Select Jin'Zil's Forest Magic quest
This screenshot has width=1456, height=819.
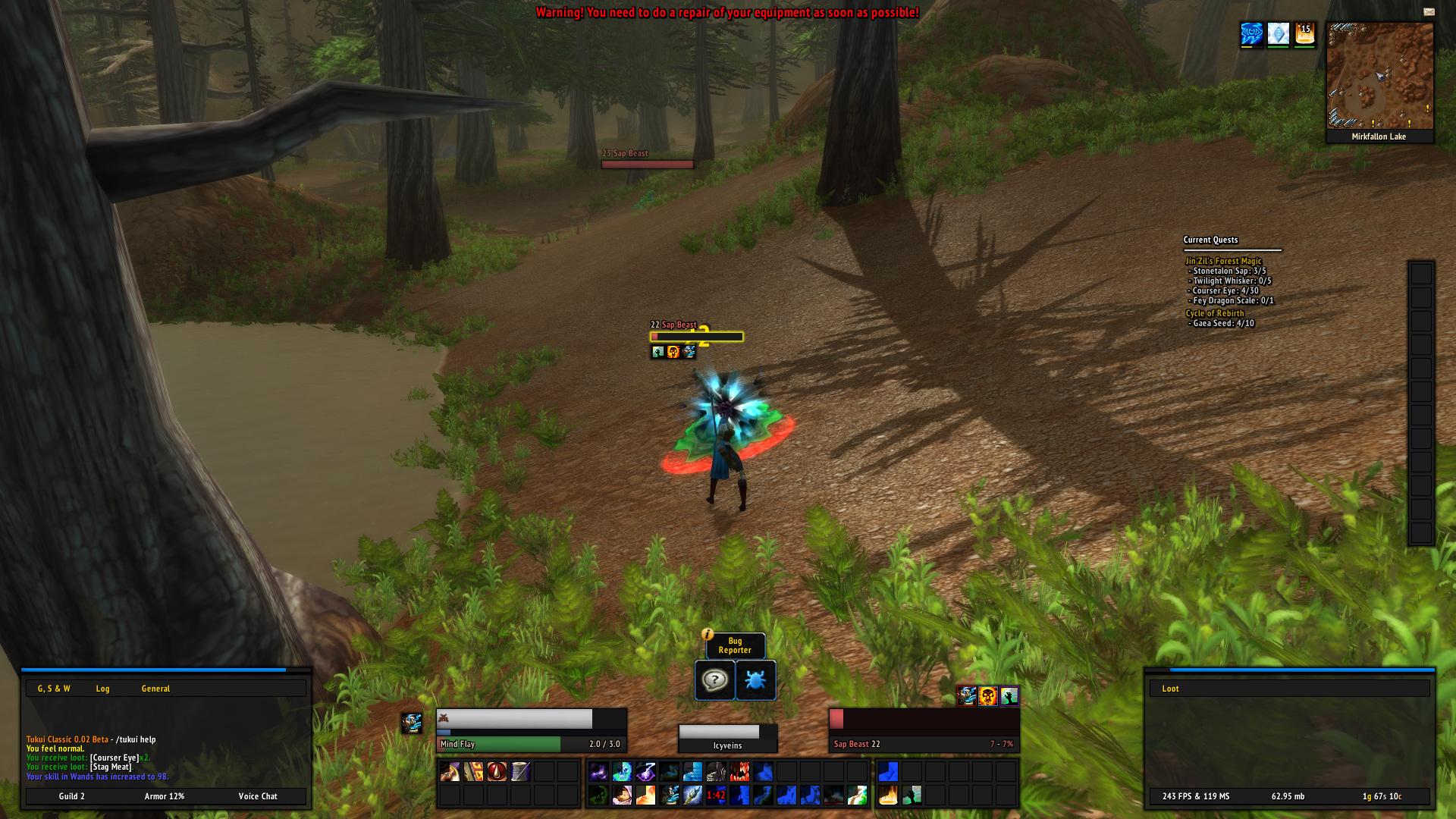tap(1223, 261)
